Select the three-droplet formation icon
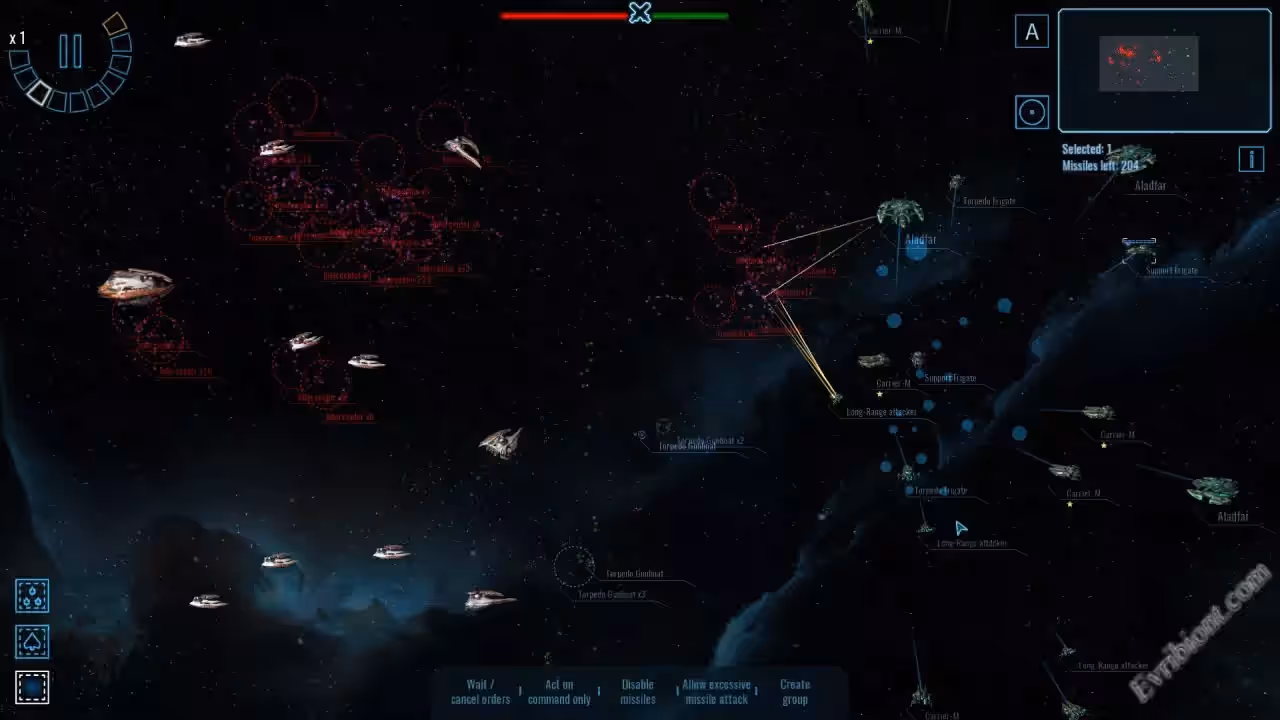This screenshot has height=720, width=1280. (x=32, y=596)
